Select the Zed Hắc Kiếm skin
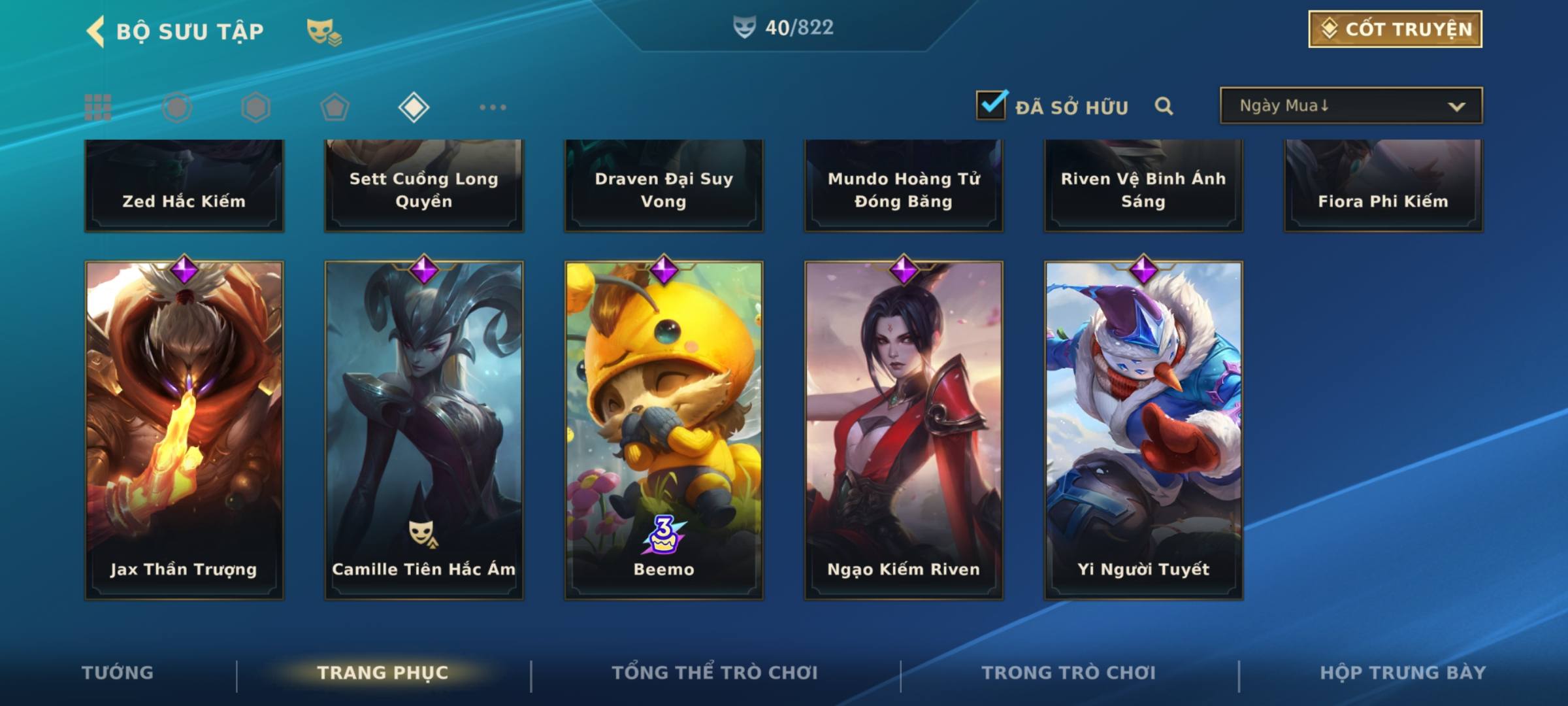 [x=184, y=186]
